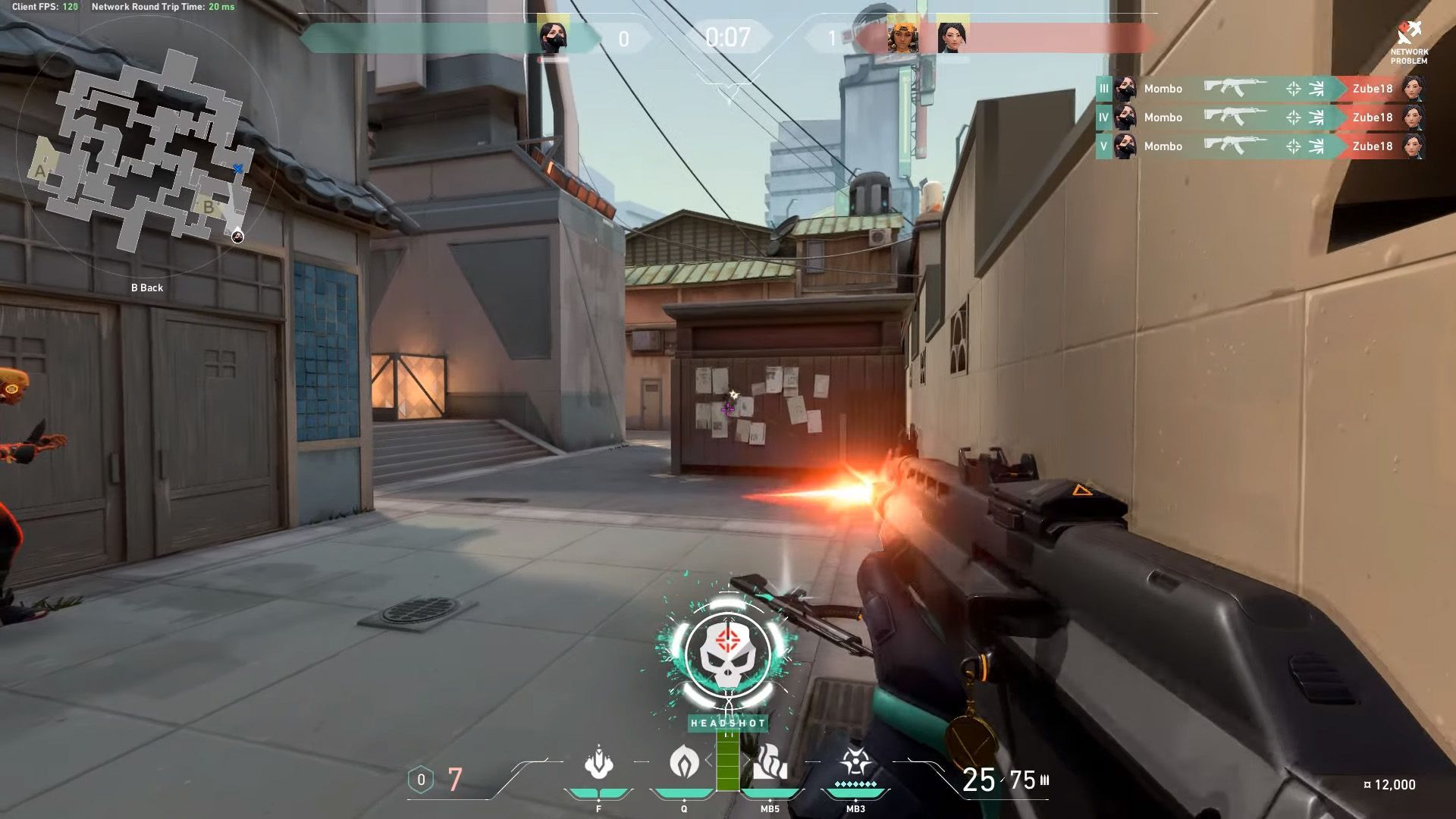Click the wallbang icon in killfeed row V
This screenshot has height=819, width=1456.
tap(1318, 146)
